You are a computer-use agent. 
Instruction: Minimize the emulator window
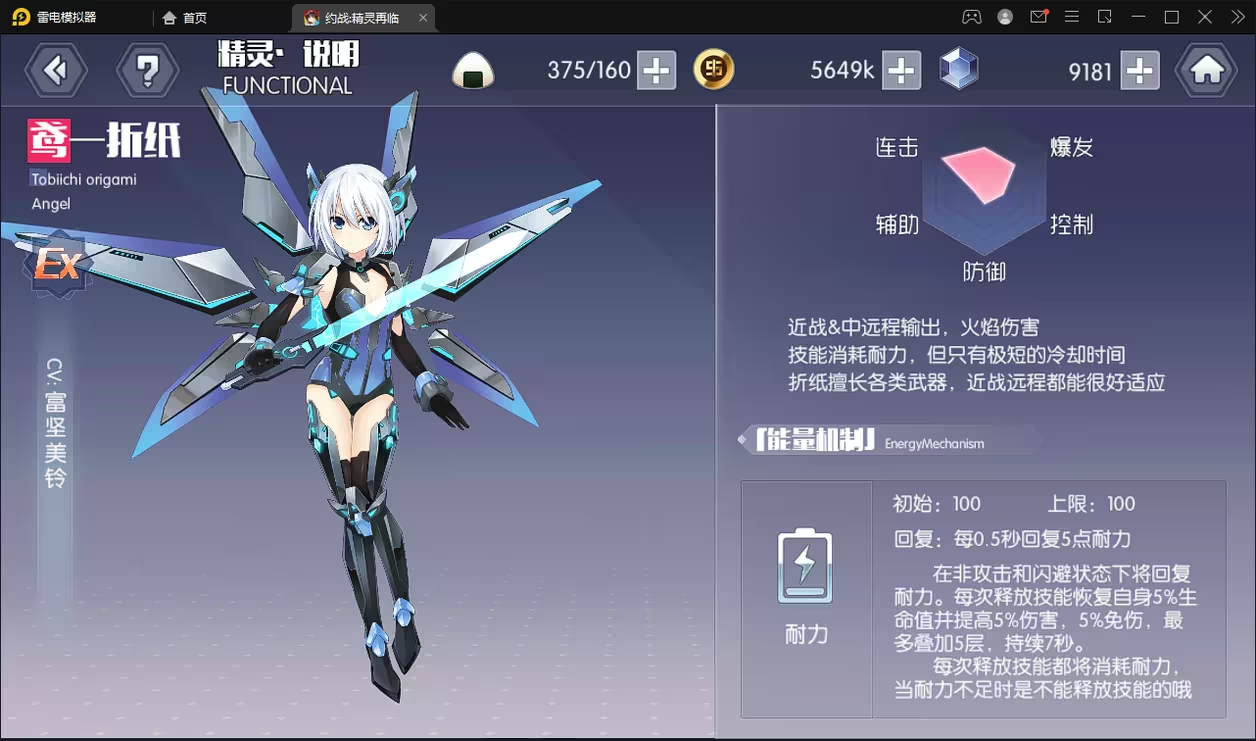coord(1138,17)
